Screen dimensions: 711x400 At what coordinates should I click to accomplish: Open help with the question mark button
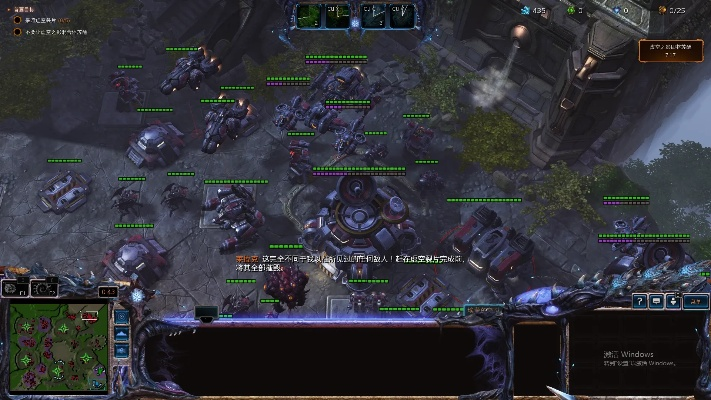coord(638,300)
